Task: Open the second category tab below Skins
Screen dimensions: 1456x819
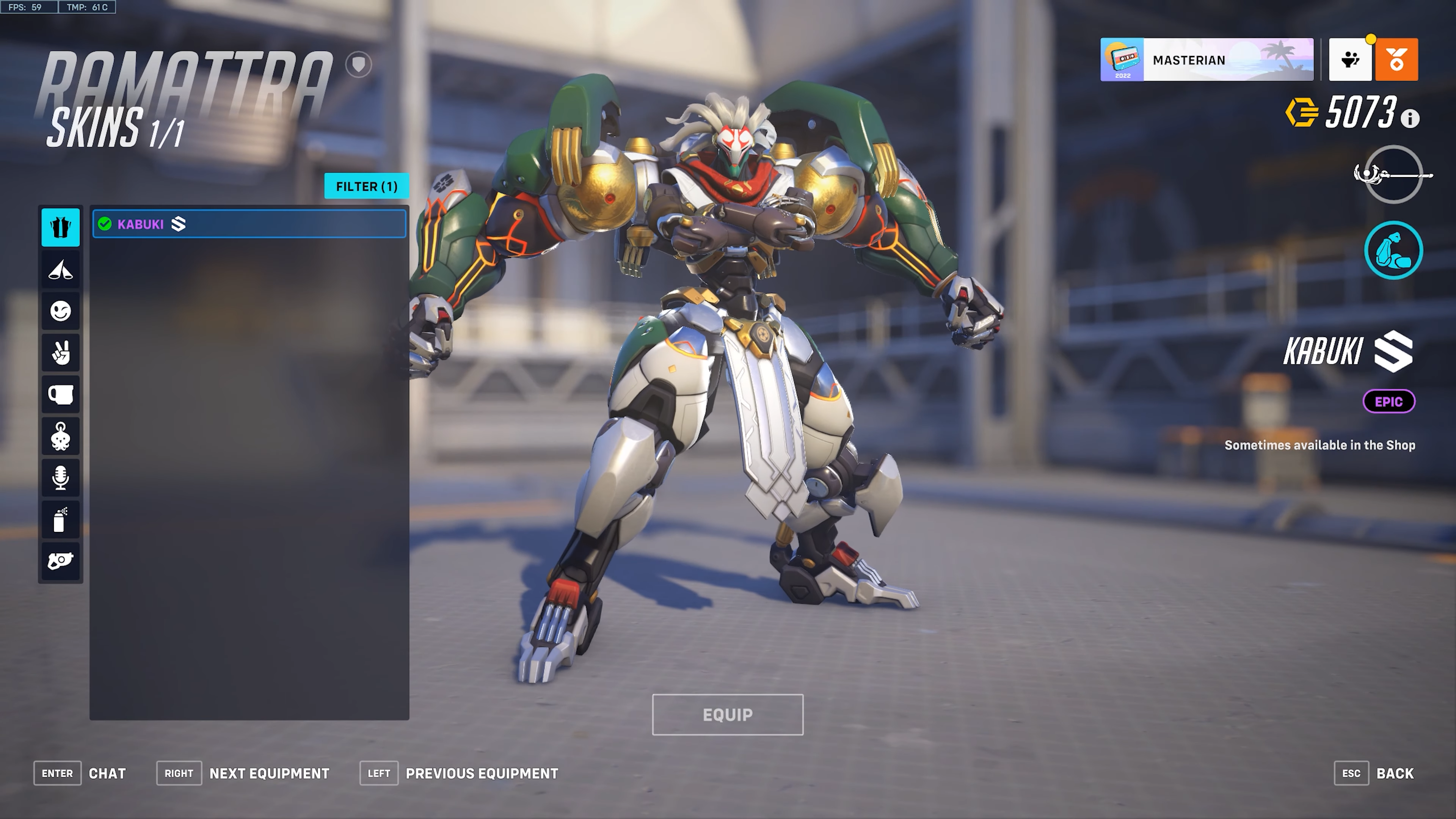Action: (x=61, y=270)
